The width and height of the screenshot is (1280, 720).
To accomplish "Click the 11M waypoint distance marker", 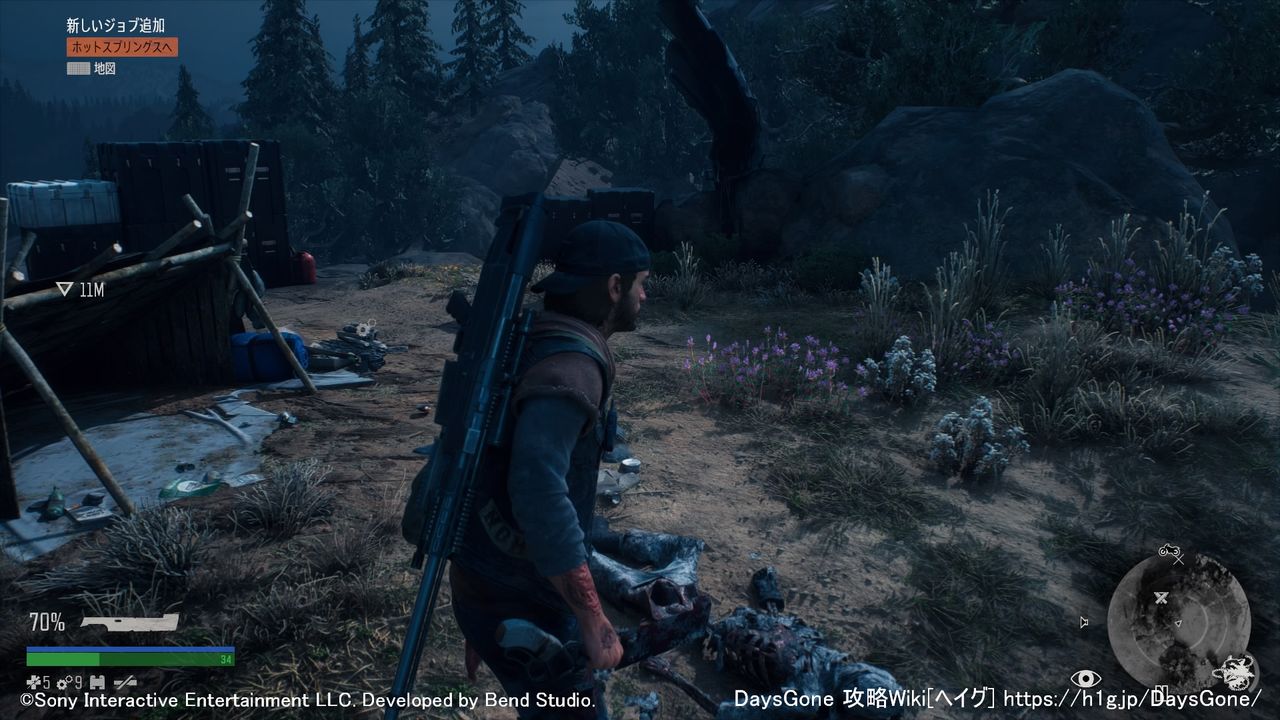I will (x=80, y=290).
